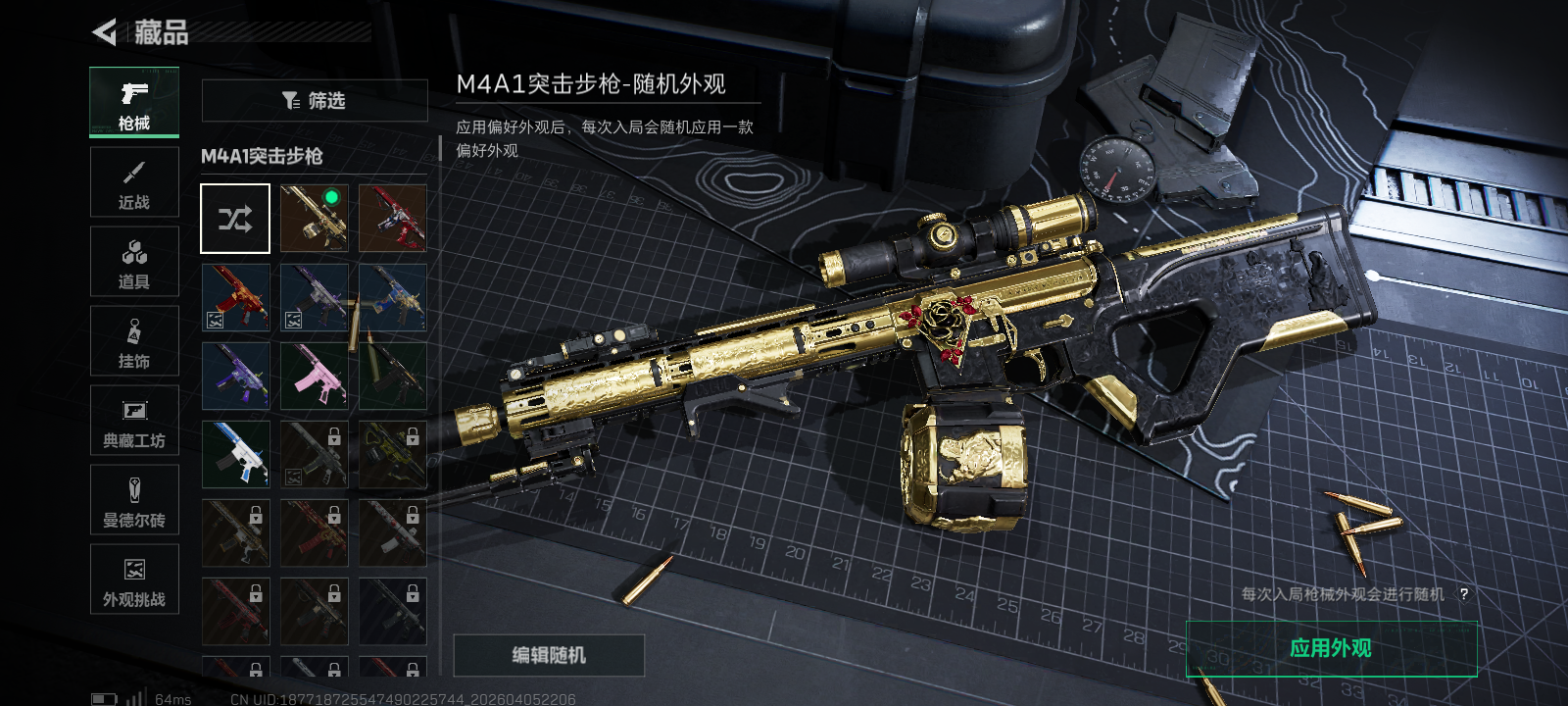Select the white and blue M4A1 skin

click(x=235, y=454)
